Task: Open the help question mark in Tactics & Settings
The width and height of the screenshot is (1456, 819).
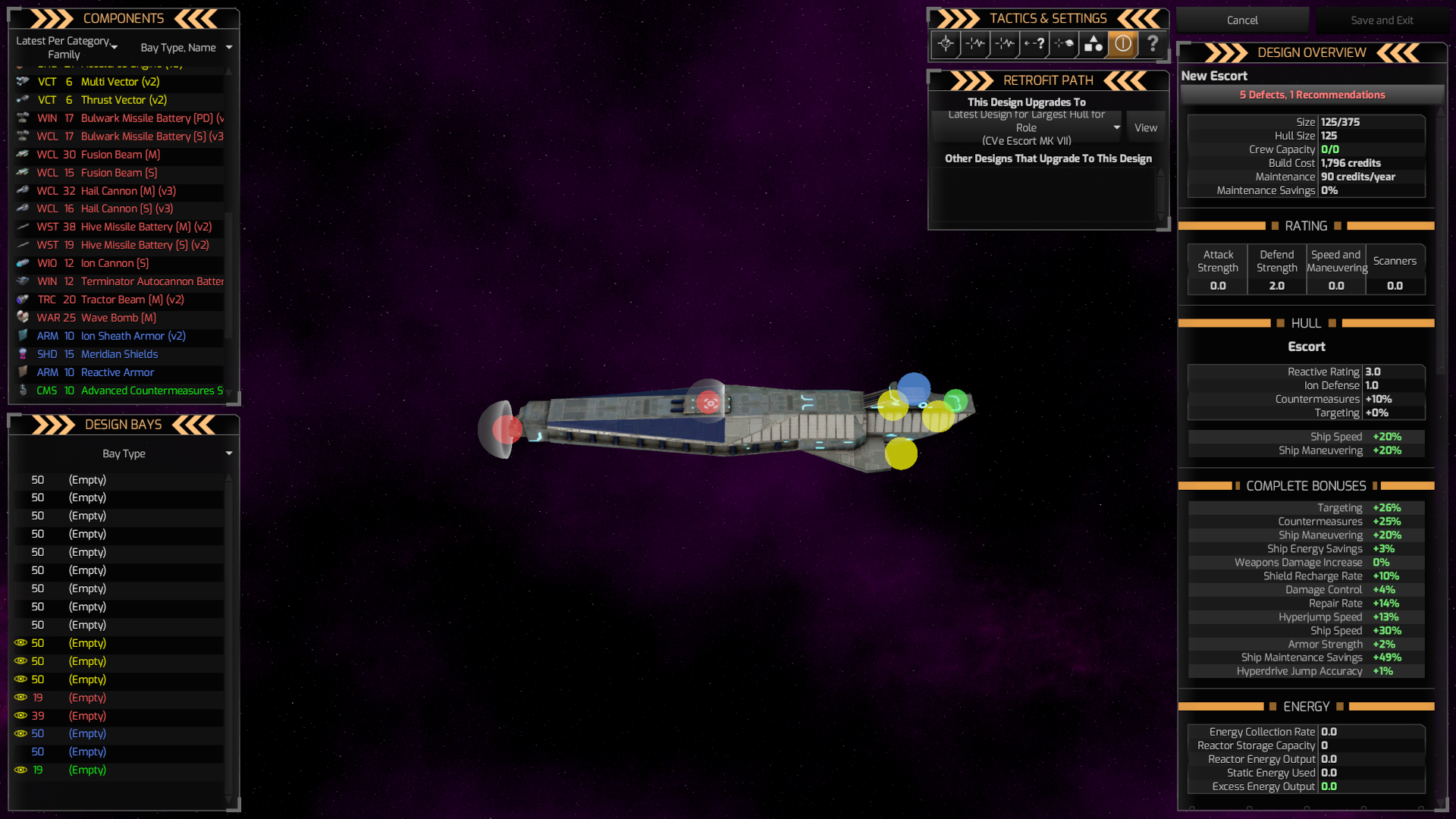Action: [x=1152, y=44]
